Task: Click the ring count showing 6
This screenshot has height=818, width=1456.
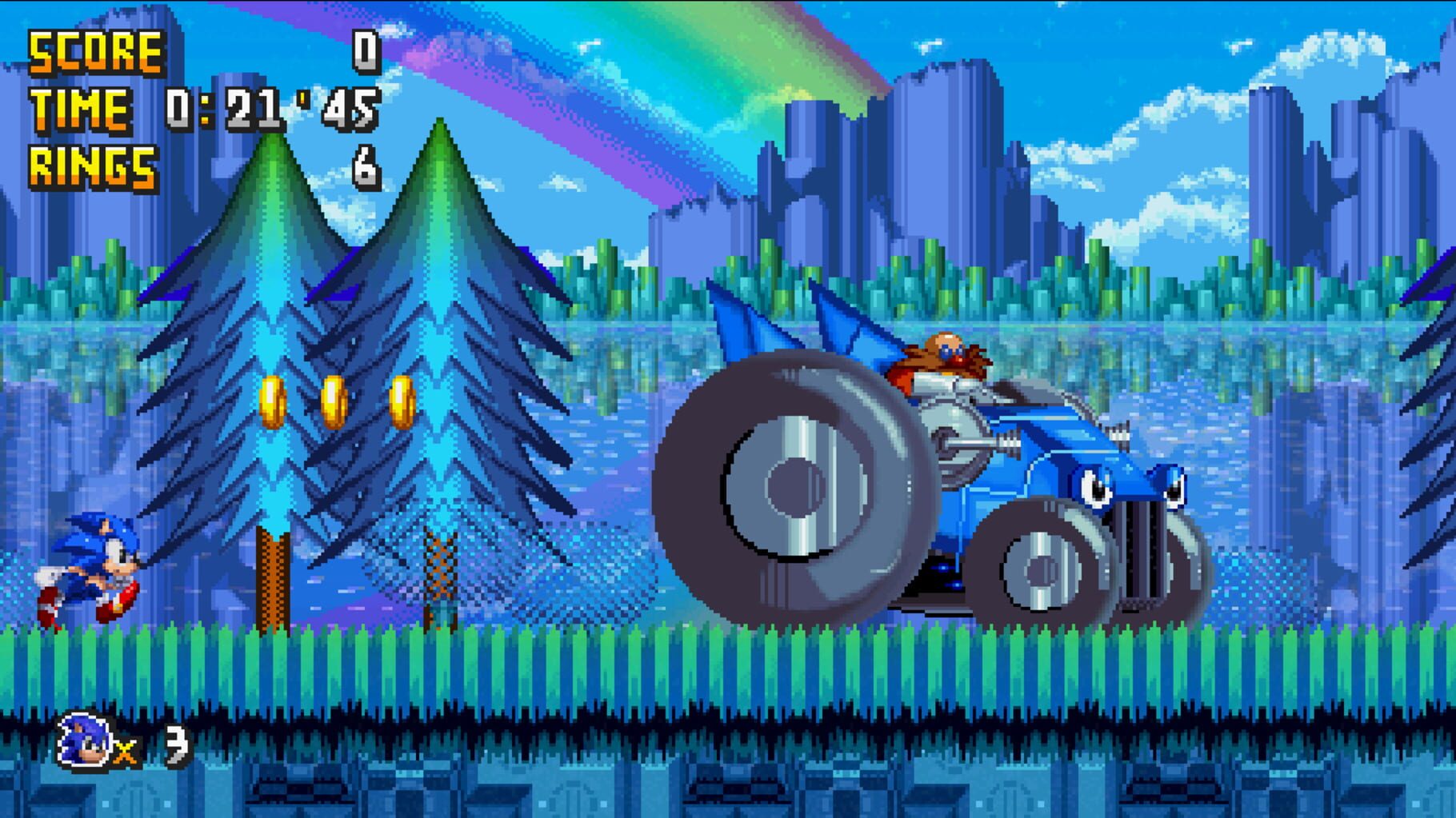Action: coord(368,164)
